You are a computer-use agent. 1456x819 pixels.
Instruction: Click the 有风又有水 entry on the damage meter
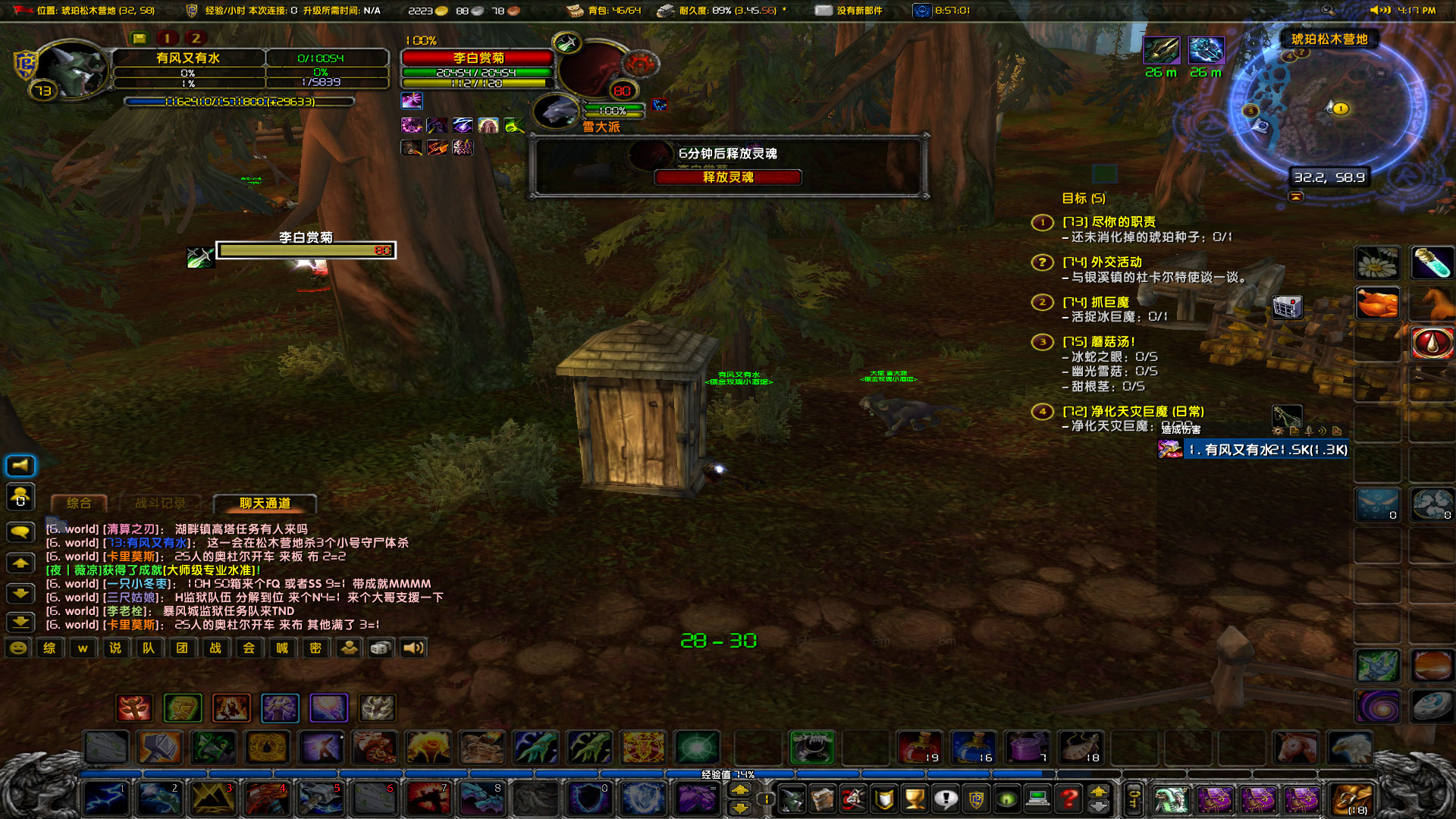[x=1265, y=449]
